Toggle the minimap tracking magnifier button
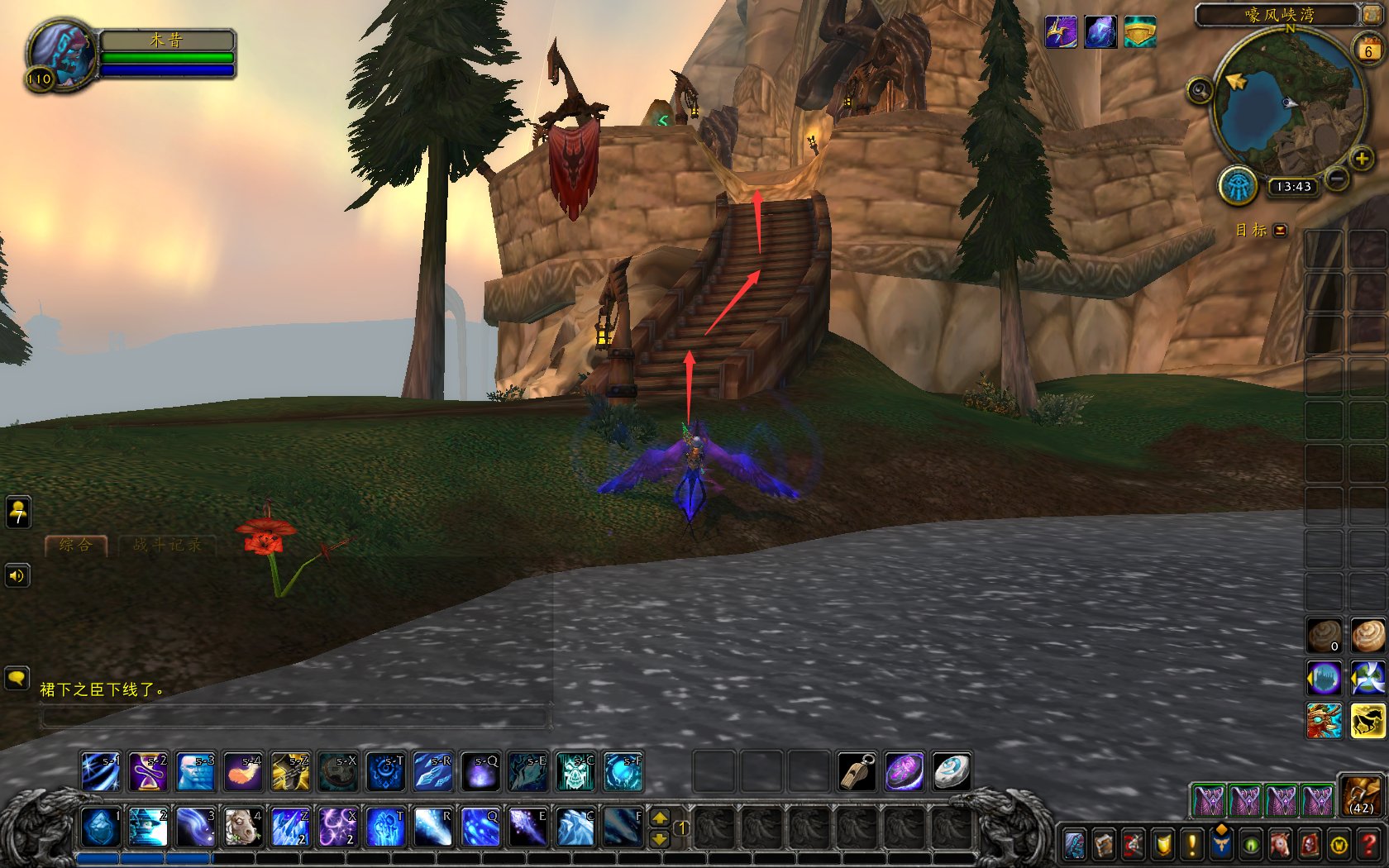Screen dimensions: 1389x868 [1200, 90]
